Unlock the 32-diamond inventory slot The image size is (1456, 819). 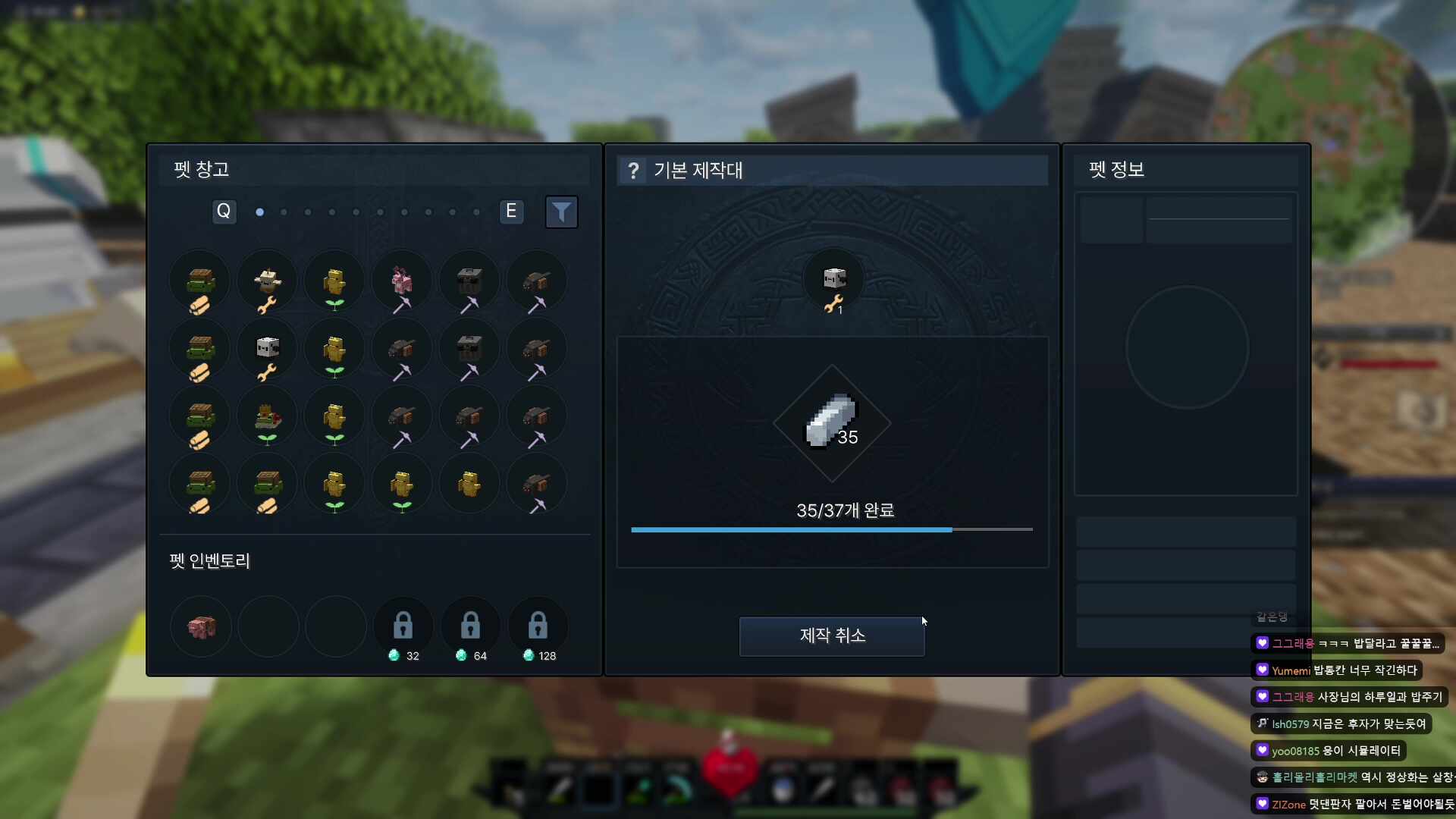coord(403,626)
